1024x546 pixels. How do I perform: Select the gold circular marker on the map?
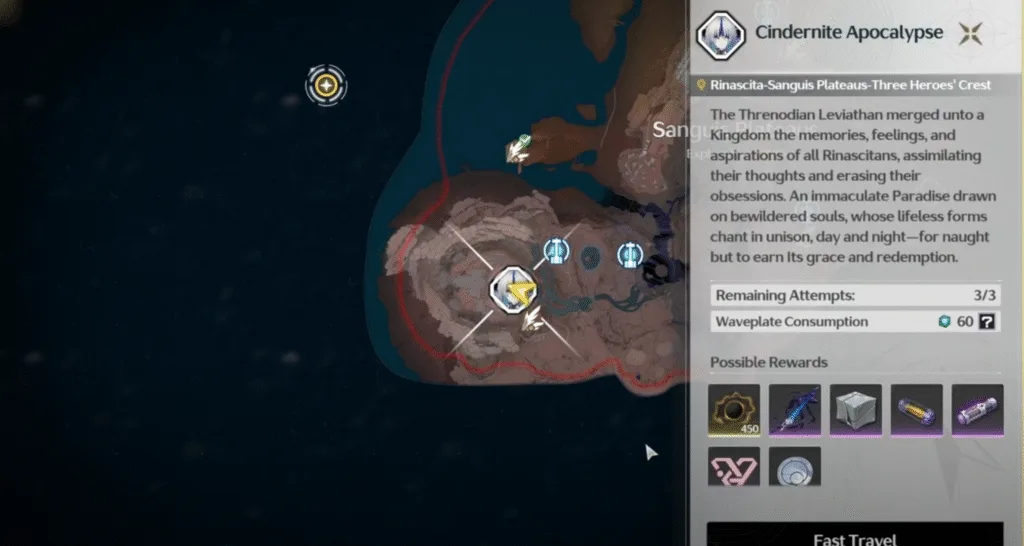326,85
